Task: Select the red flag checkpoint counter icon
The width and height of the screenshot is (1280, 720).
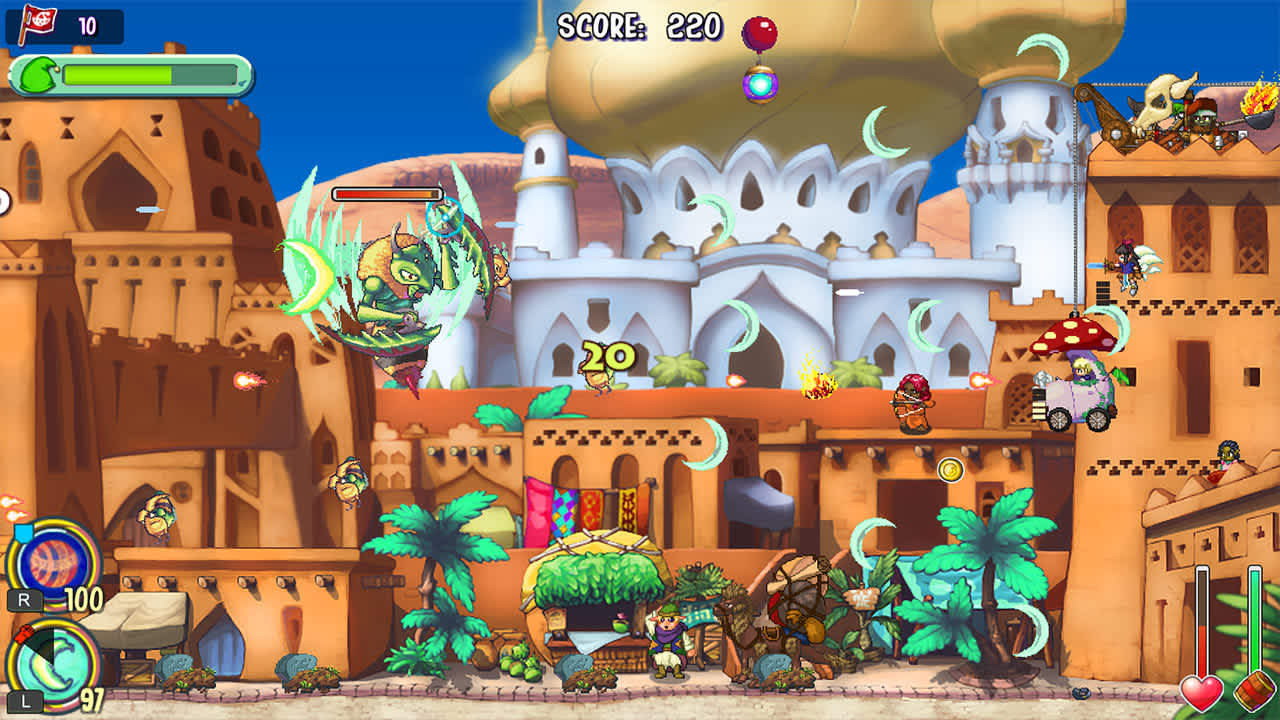Action: point(38,18)
